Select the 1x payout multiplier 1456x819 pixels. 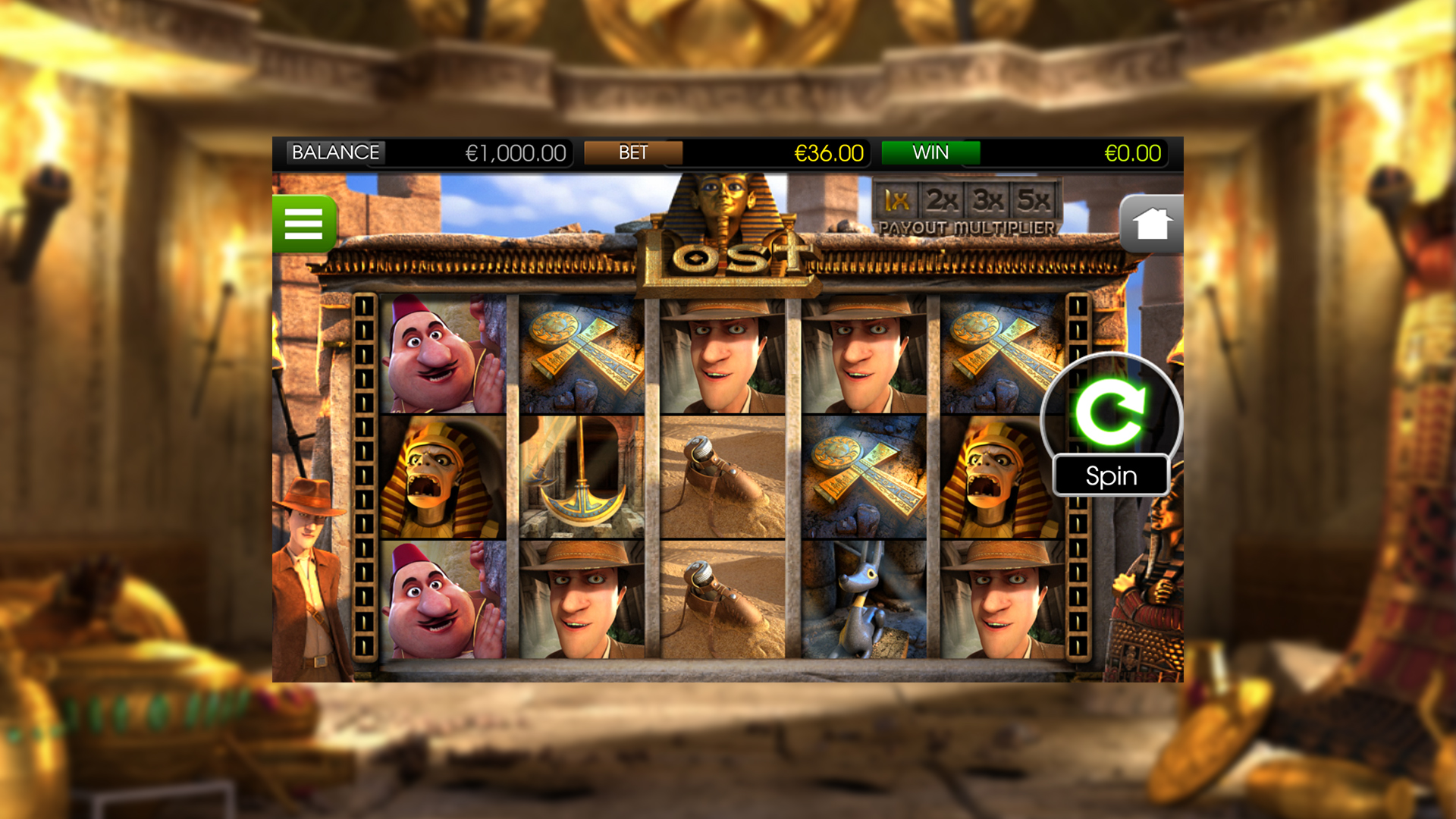tap(896, 201)
